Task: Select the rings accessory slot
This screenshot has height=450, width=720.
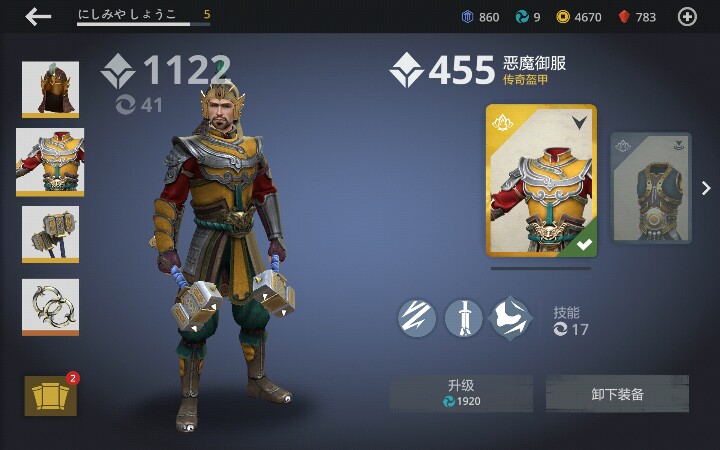Action: point(50,306)
